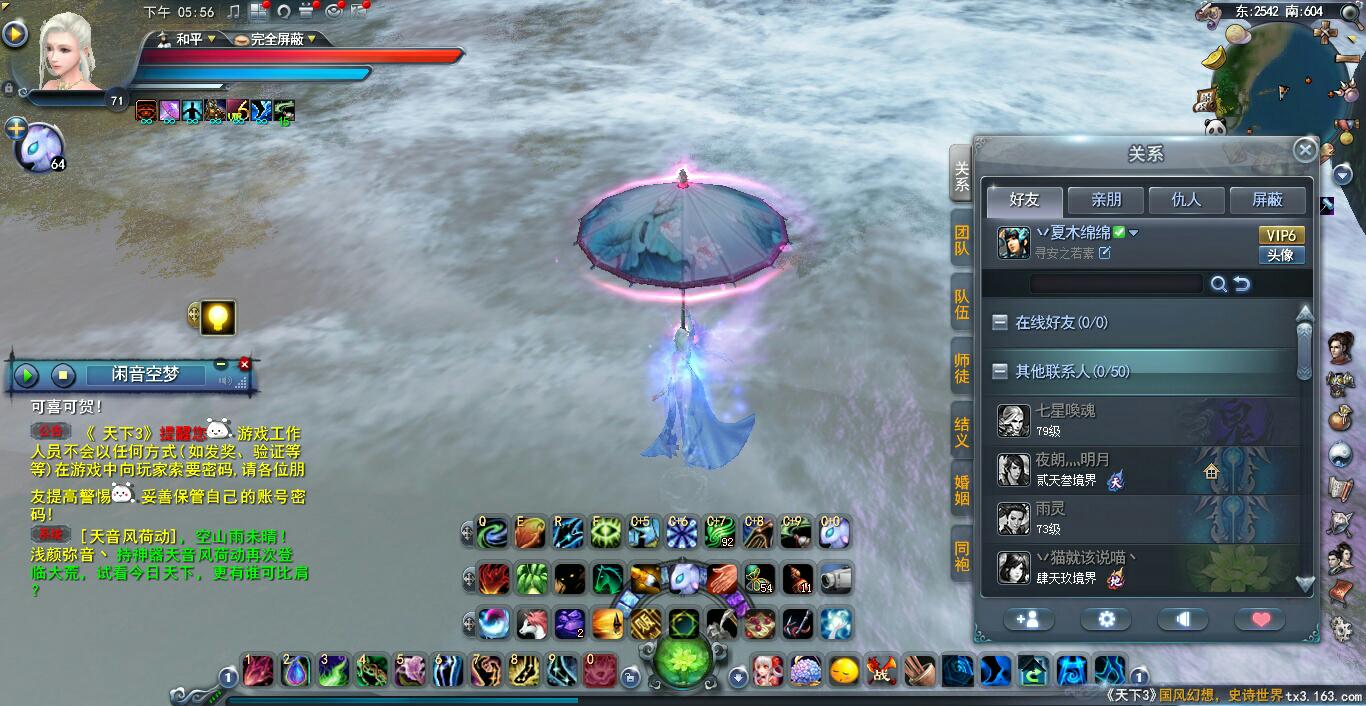Click the friend search input field
1366x706 pixels.
[x=1116, y=284]
